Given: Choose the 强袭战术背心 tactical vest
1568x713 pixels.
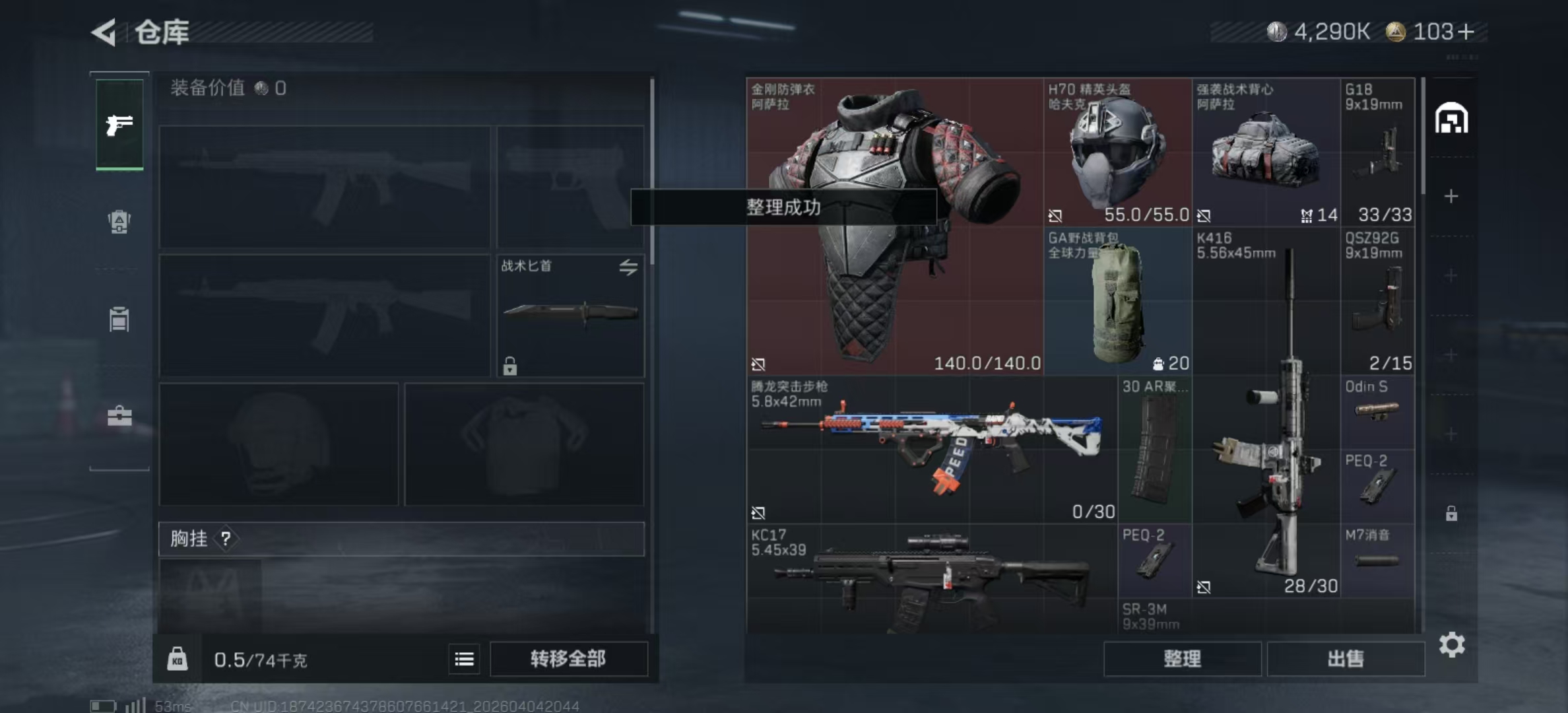Looking at the screenshot, I should [x=1266, y=153].
